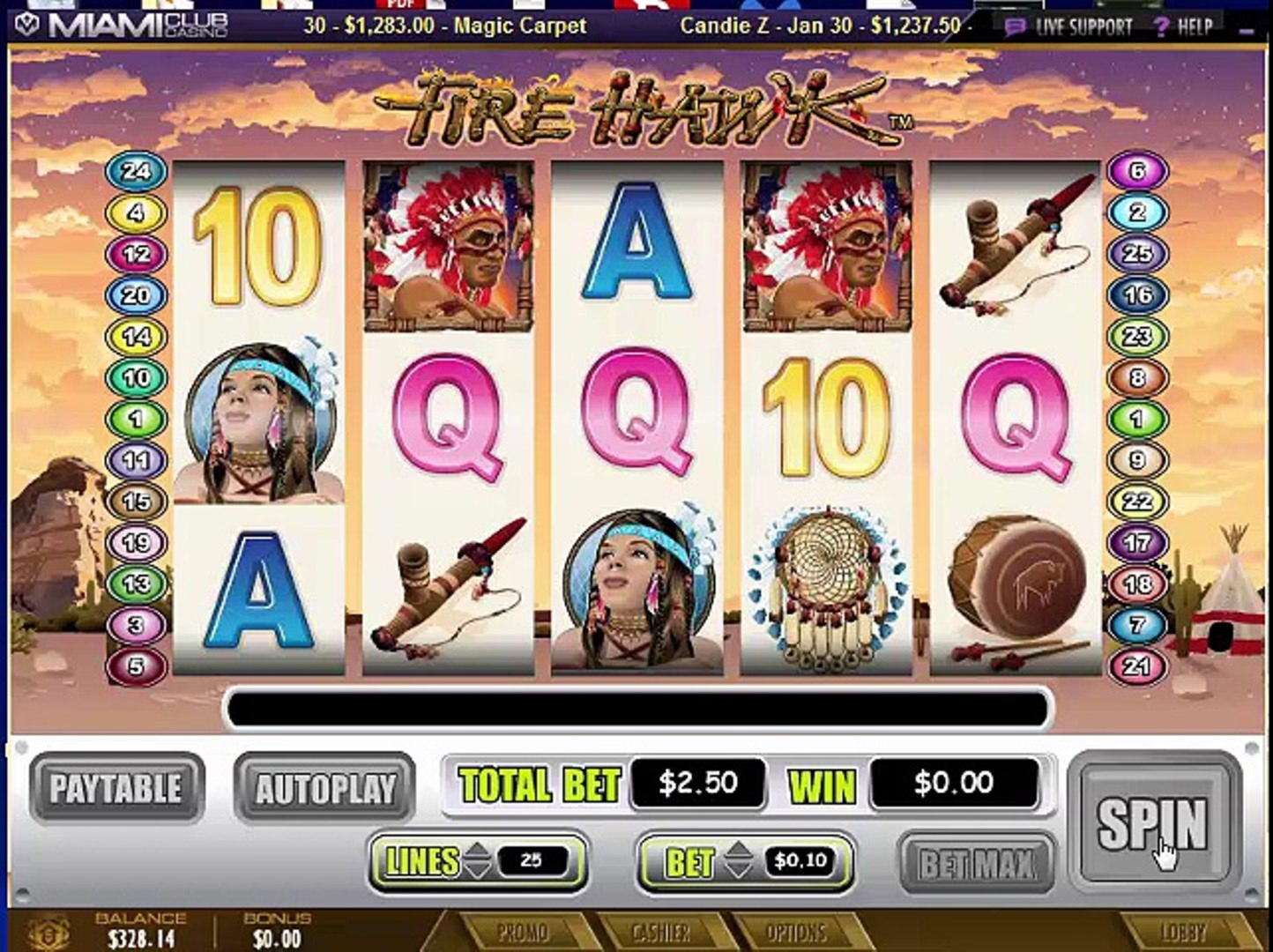The width and height of the screenshot is (1273, 952).
Task: Increase the number of lines
Action: (477, 852)
